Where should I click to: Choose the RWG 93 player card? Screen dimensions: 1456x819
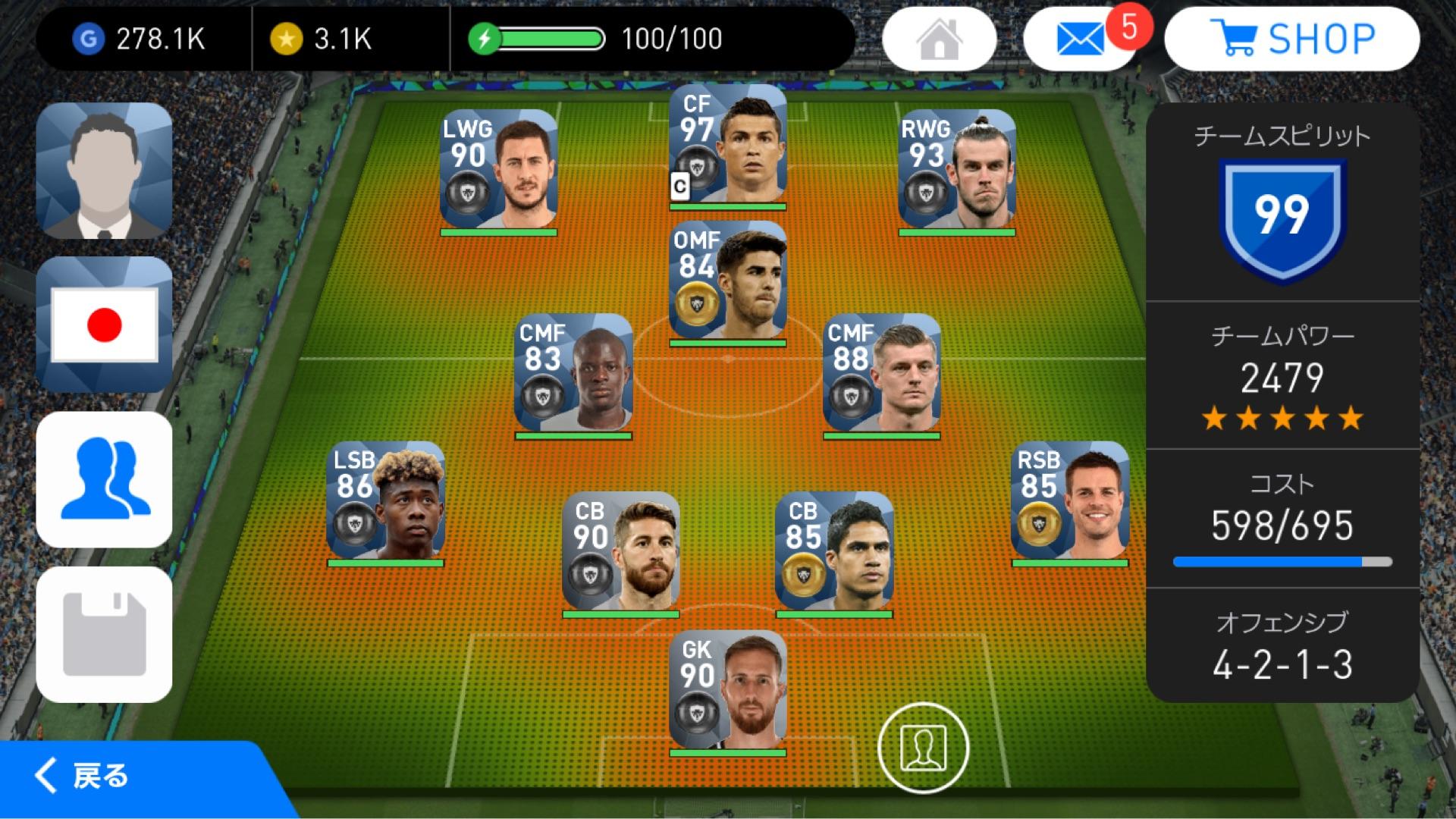point(957,170)
